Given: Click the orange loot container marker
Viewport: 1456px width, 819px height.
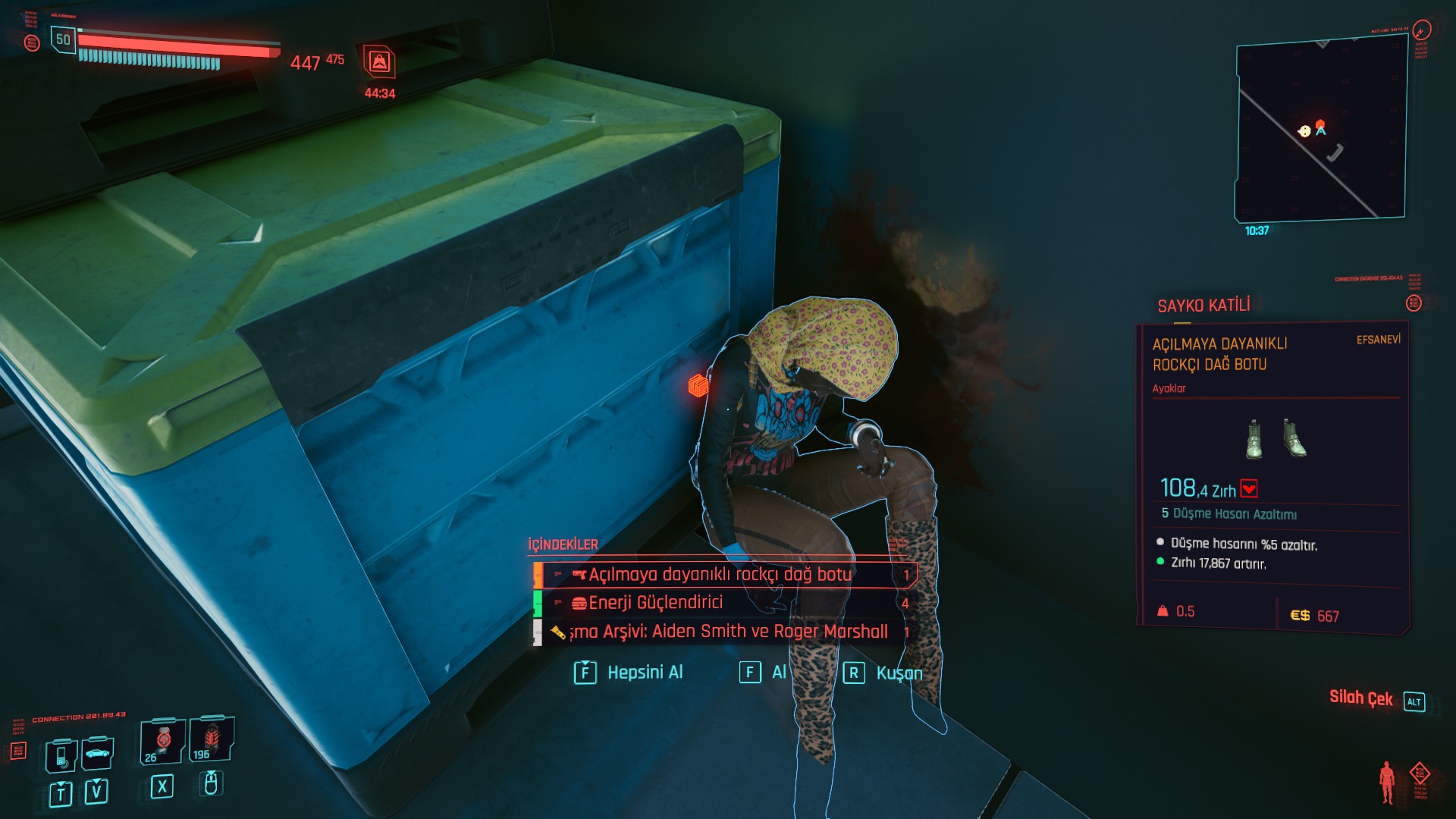Looking at the screenshot, I should pyautogui.click(x=698, y=385).
